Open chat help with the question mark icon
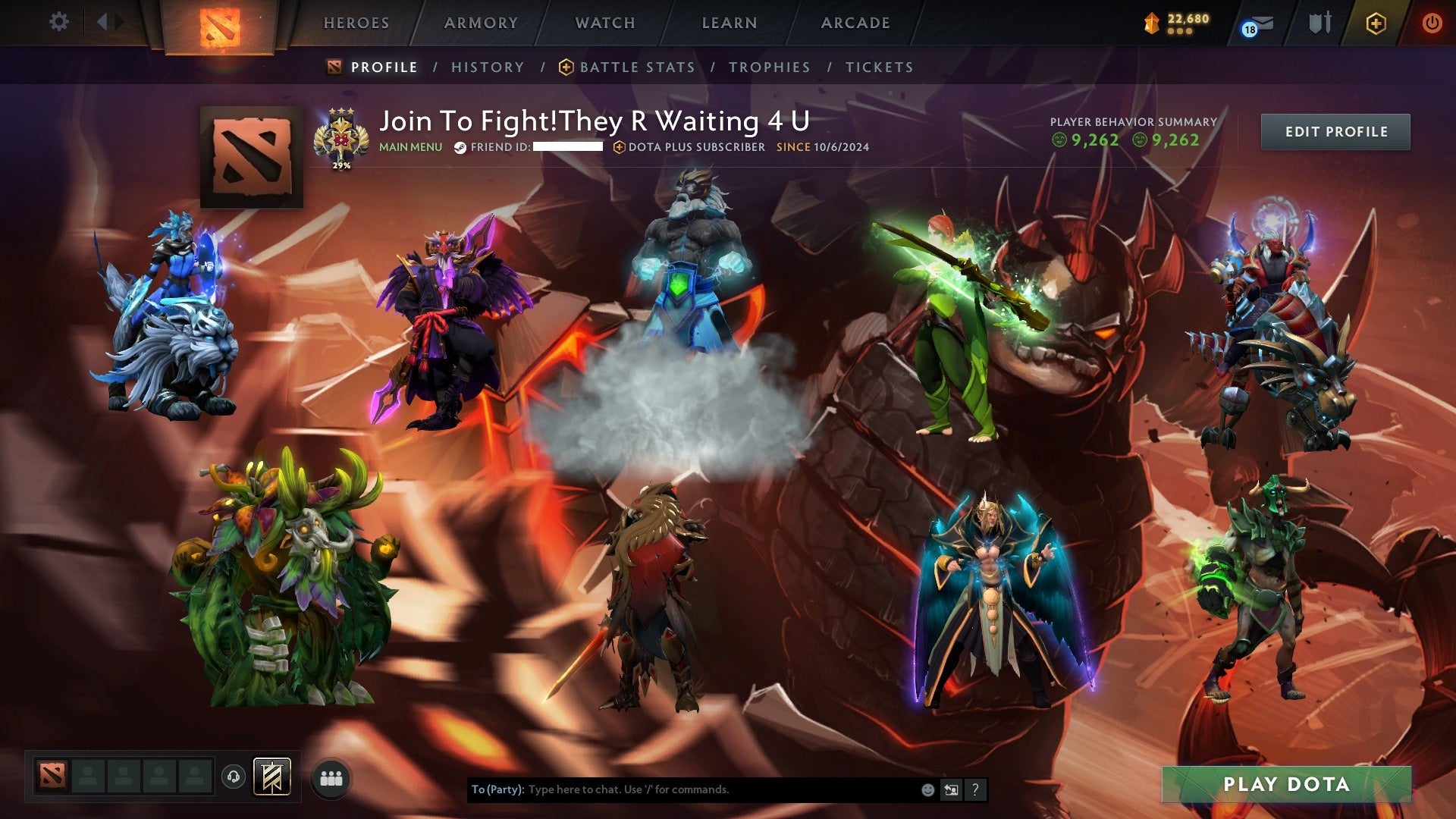Screen dimensions: 1456x819 click(x=974, y=789)
